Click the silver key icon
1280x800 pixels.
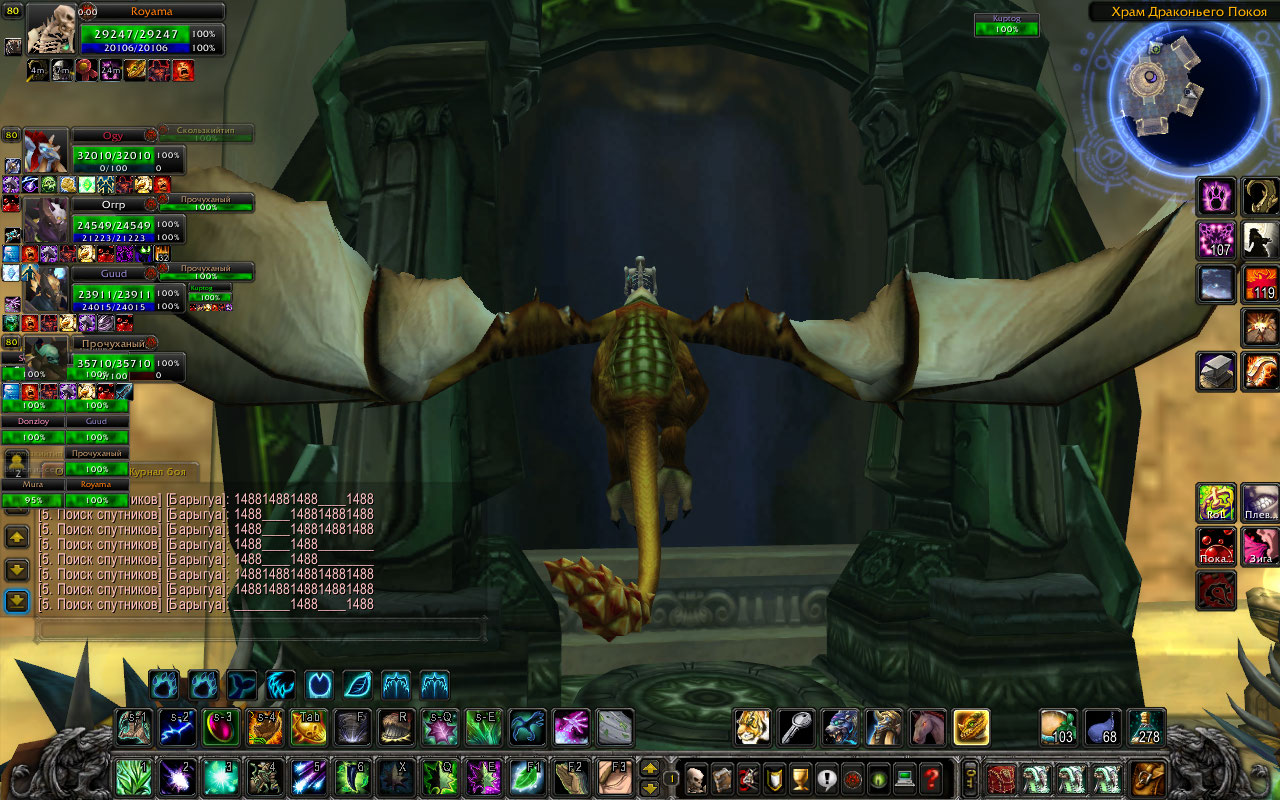[x=796, y=727]
